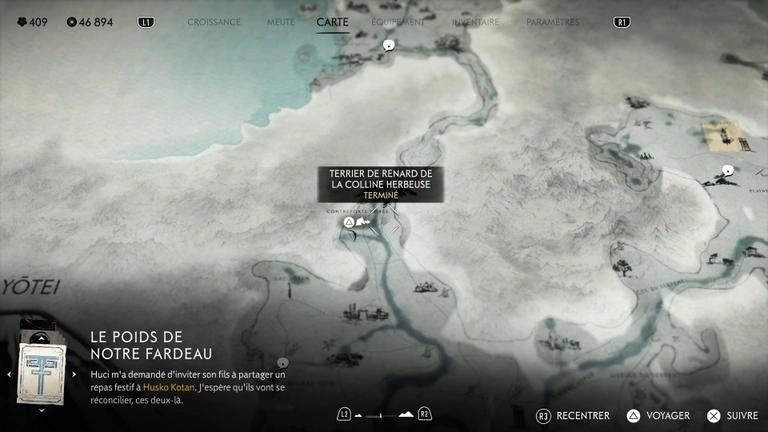Click the fox den marker under the tooltip

pyautogui.click(x=350, y=222)
